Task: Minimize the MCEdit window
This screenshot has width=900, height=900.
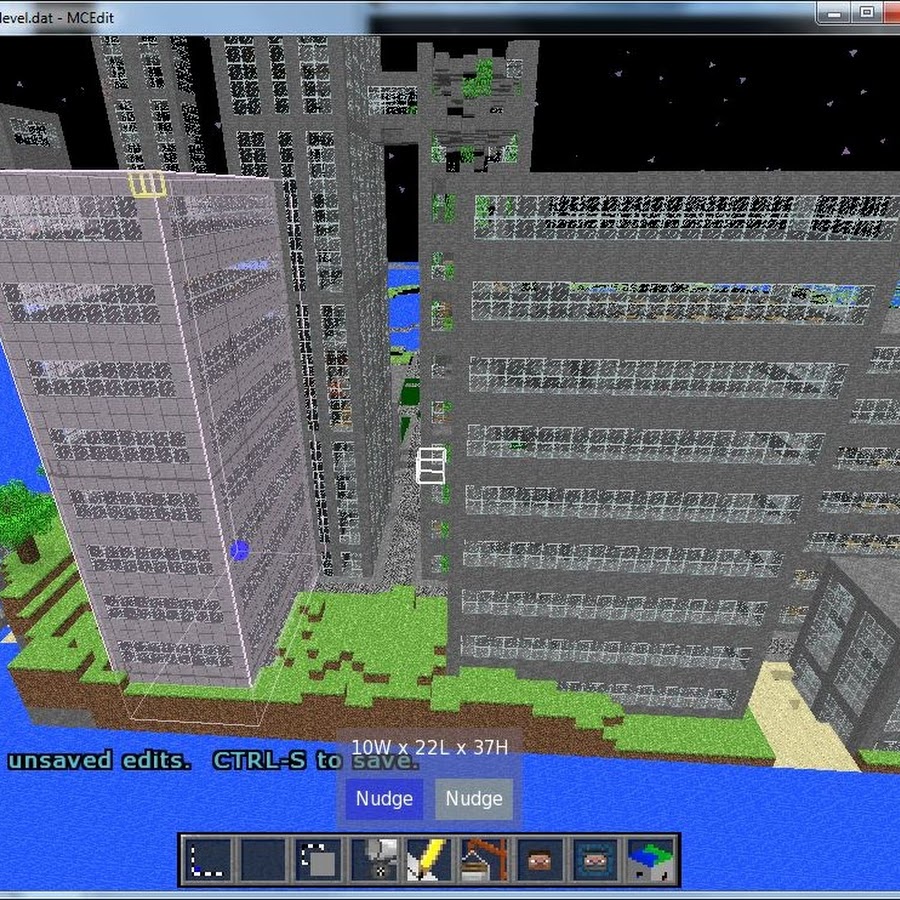Action: coord(834,12)
